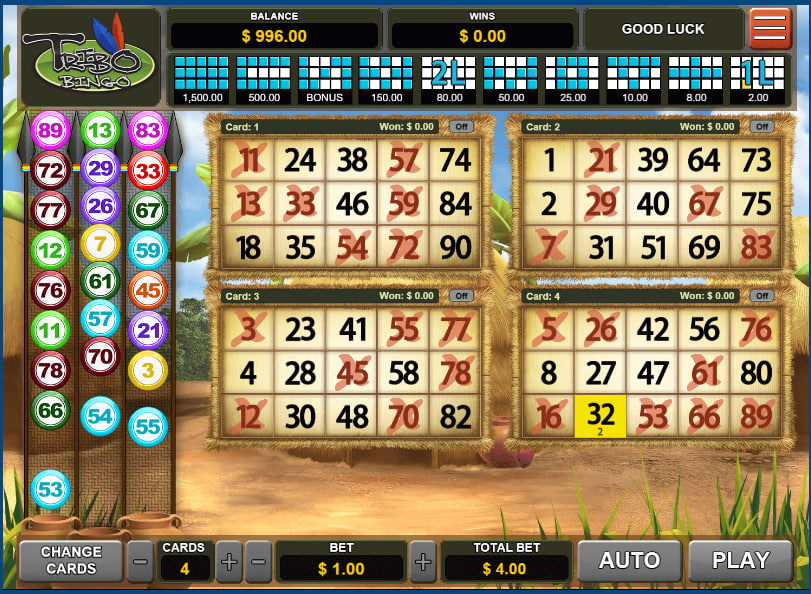Screen dimensions: 811x594
Task: Open the hamburger menu
Action: tap(770, 29)
